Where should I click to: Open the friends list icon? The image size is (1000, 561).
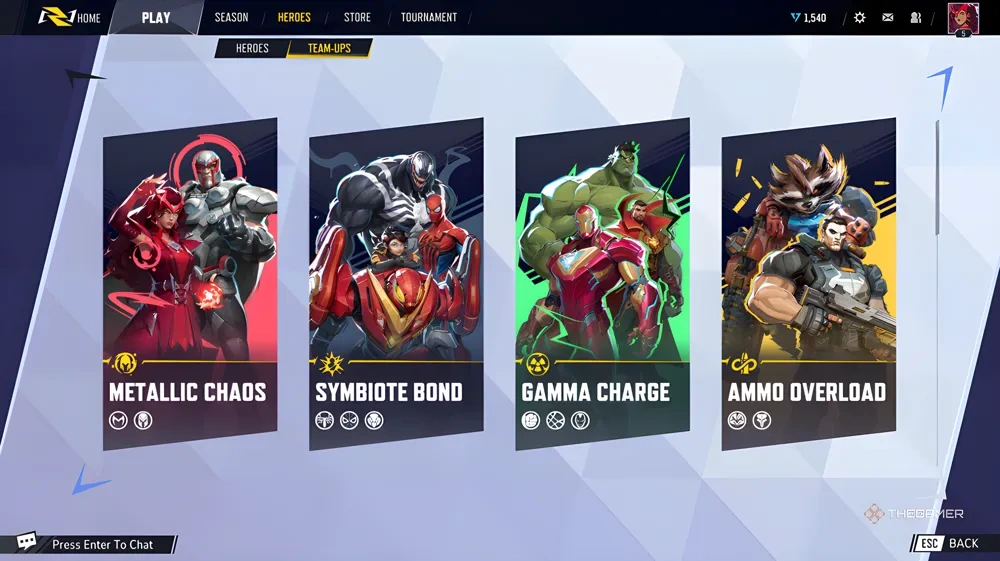click(916, 18)
